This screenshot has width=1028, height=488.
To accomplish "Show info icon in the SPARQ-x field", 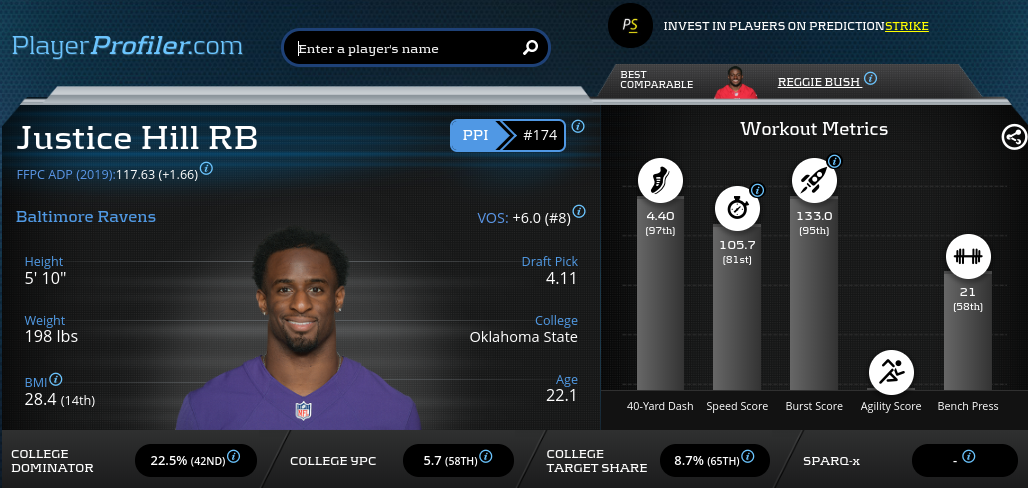I will 967,457.
